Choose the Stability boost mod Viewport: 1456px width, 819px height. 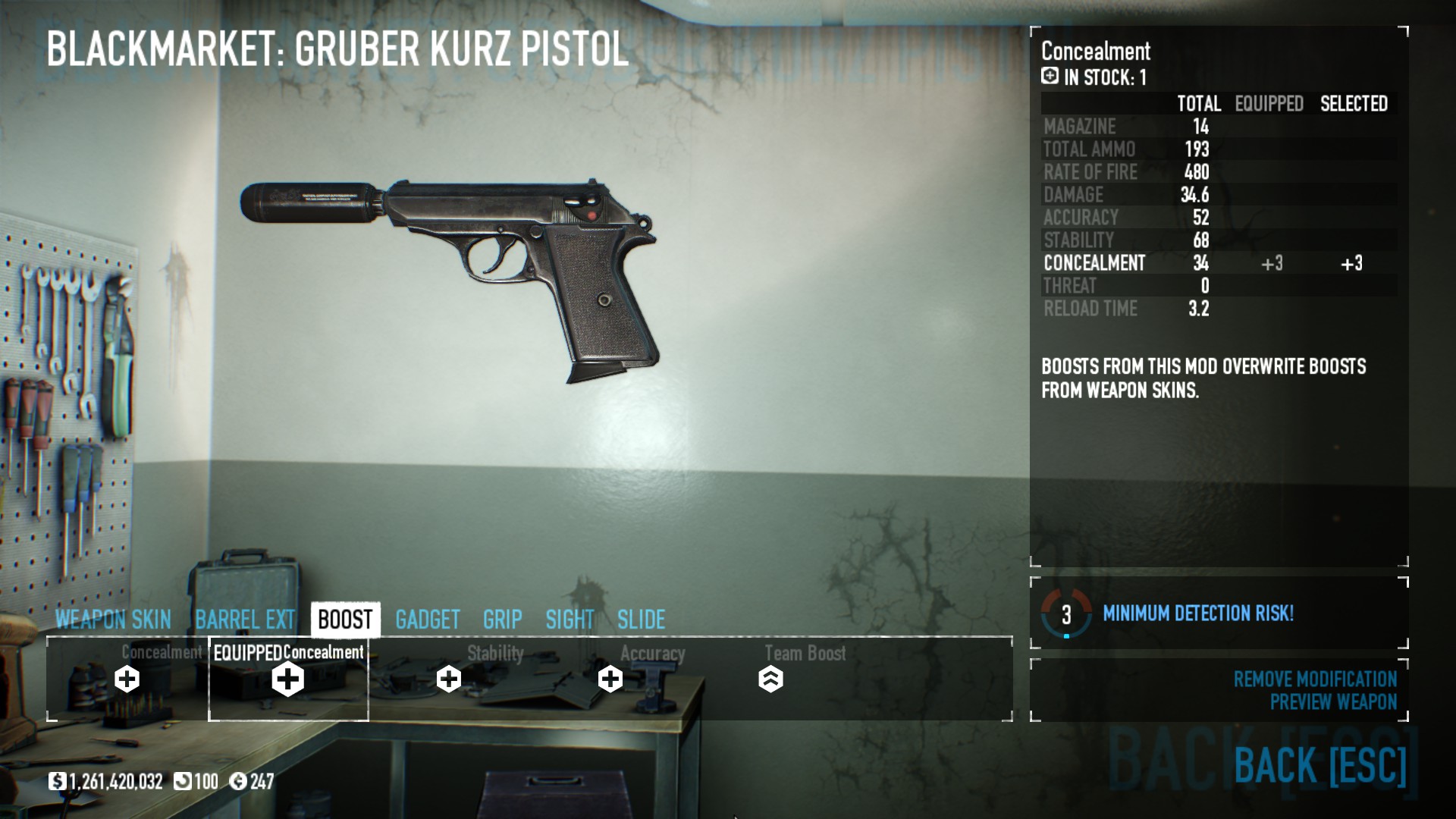(449, 678)
